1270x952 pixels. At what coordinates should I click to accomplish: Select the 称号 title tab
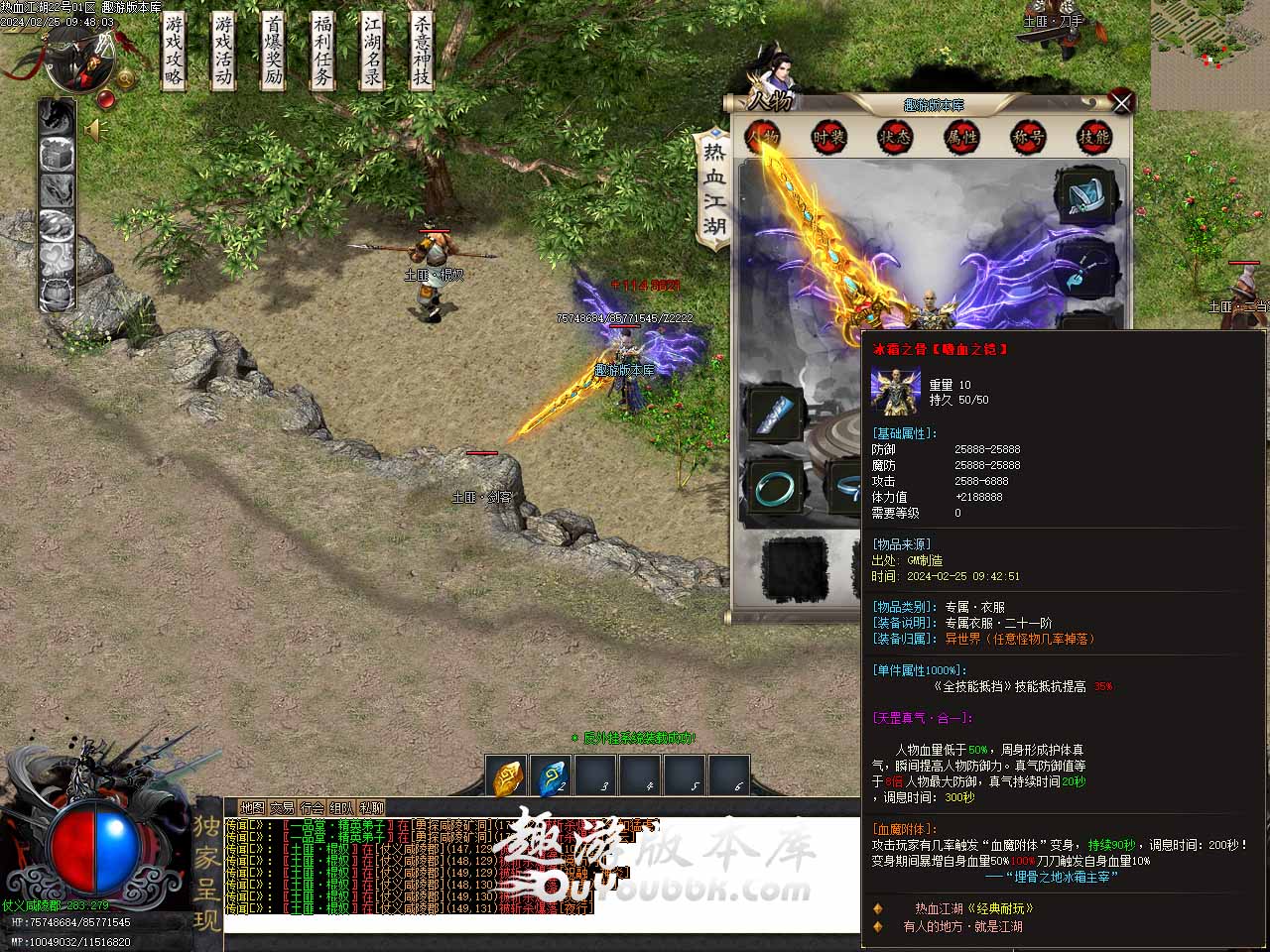pos(1028,138)
